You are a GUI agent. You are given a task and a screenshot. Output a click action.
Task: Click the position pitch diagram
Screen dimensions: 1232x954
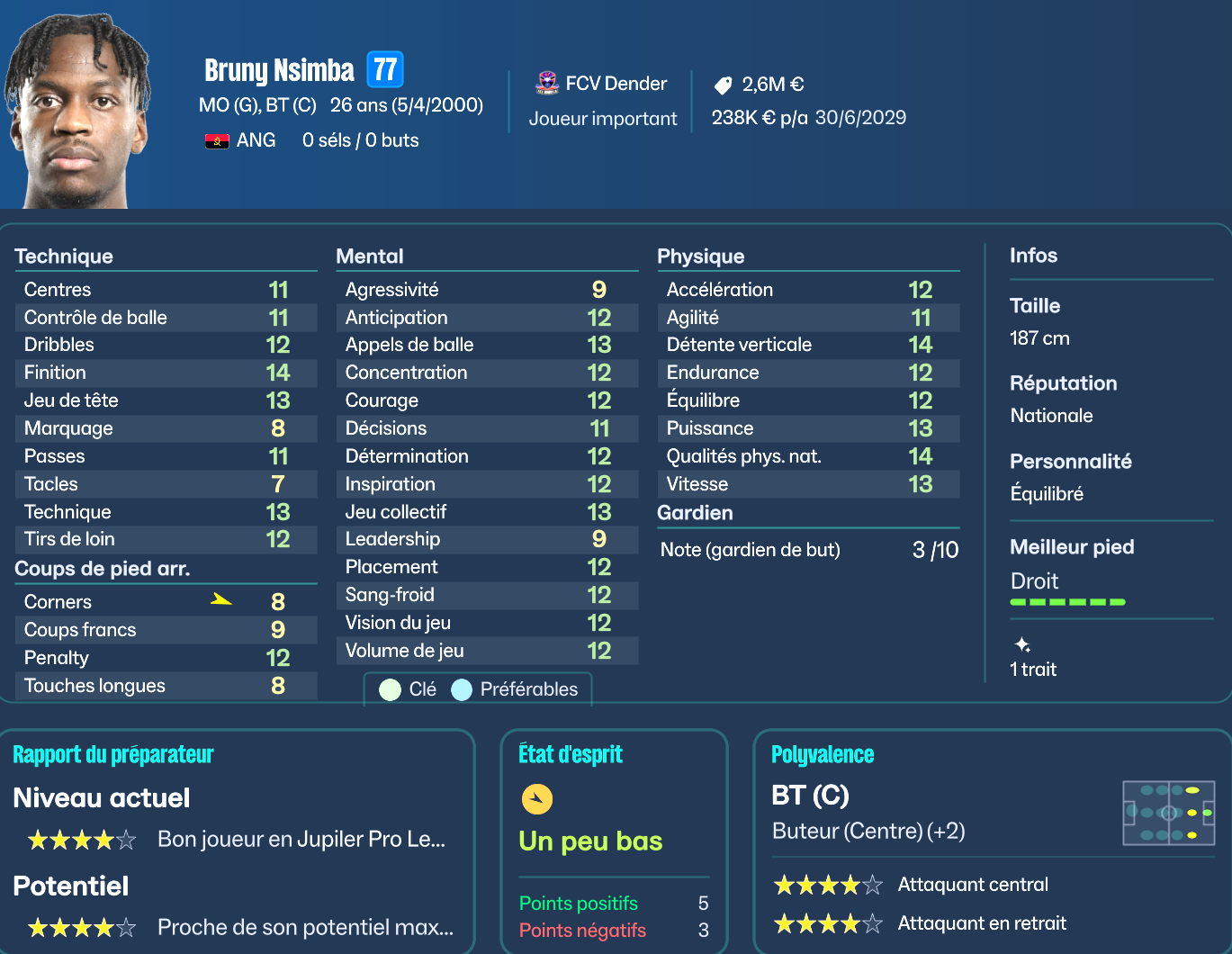1168,813
